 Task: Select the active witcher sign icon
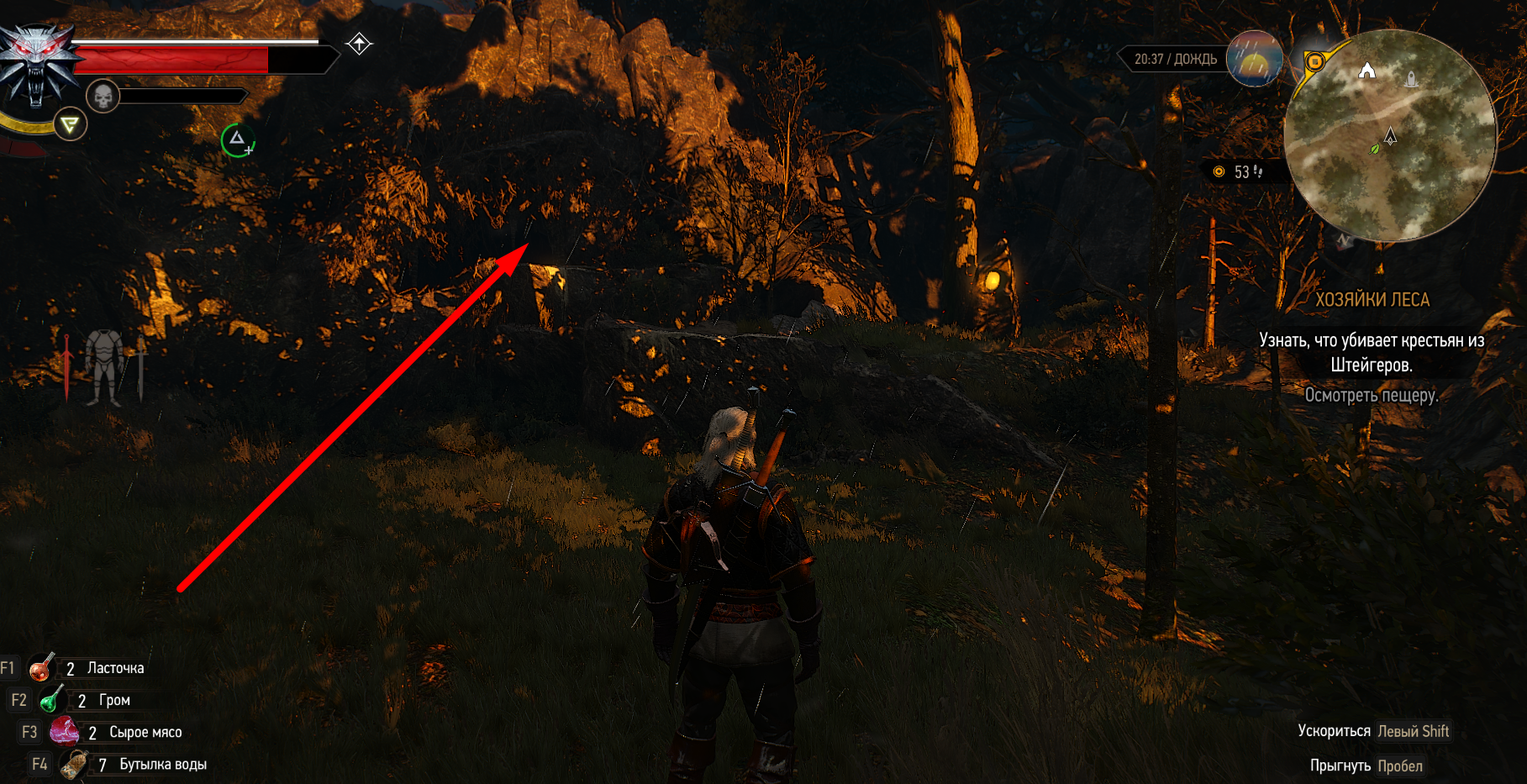click(x=70, y=126)
